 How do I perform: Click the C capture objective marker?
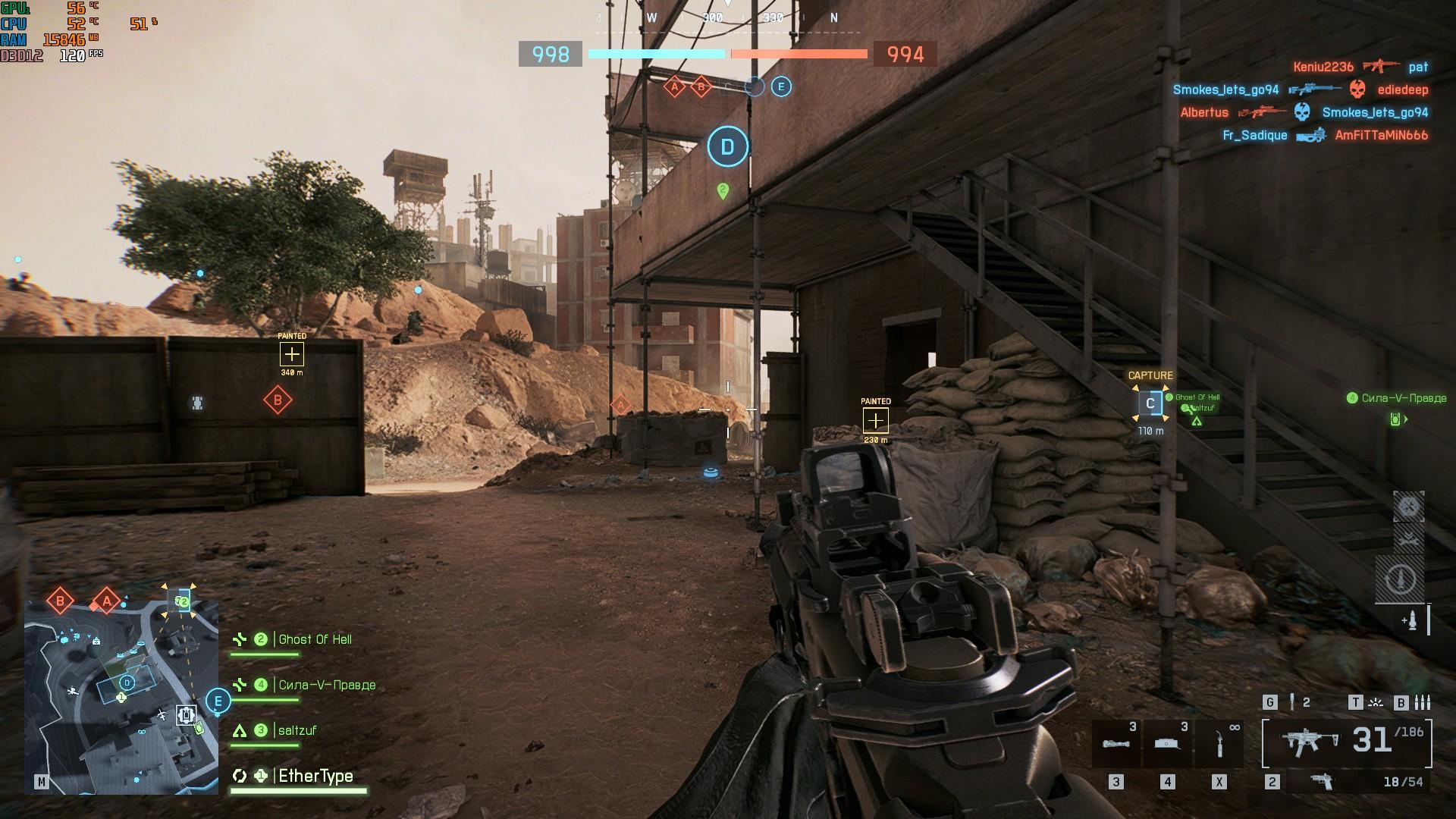1150,403
